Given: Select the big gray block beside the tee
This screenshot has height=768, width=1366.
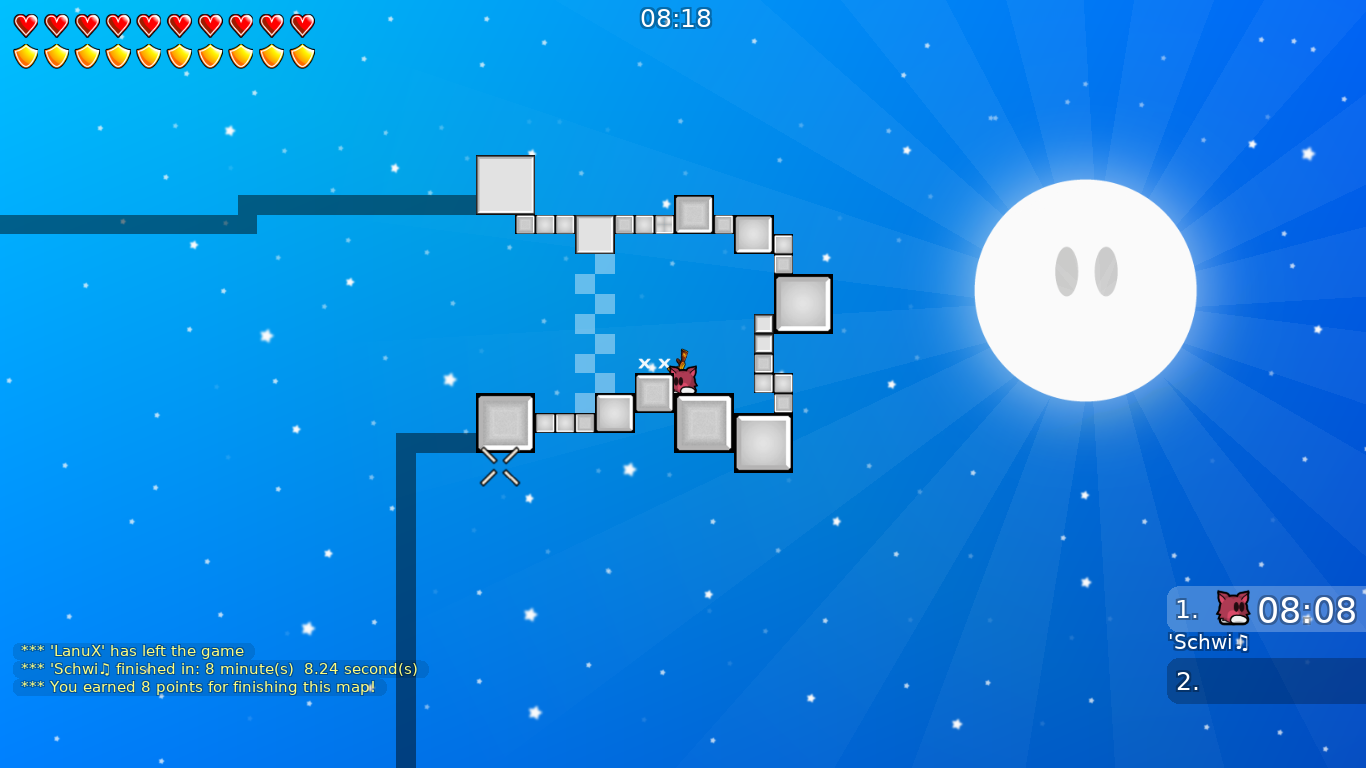Looking at the screenshot, I should 703,424.
